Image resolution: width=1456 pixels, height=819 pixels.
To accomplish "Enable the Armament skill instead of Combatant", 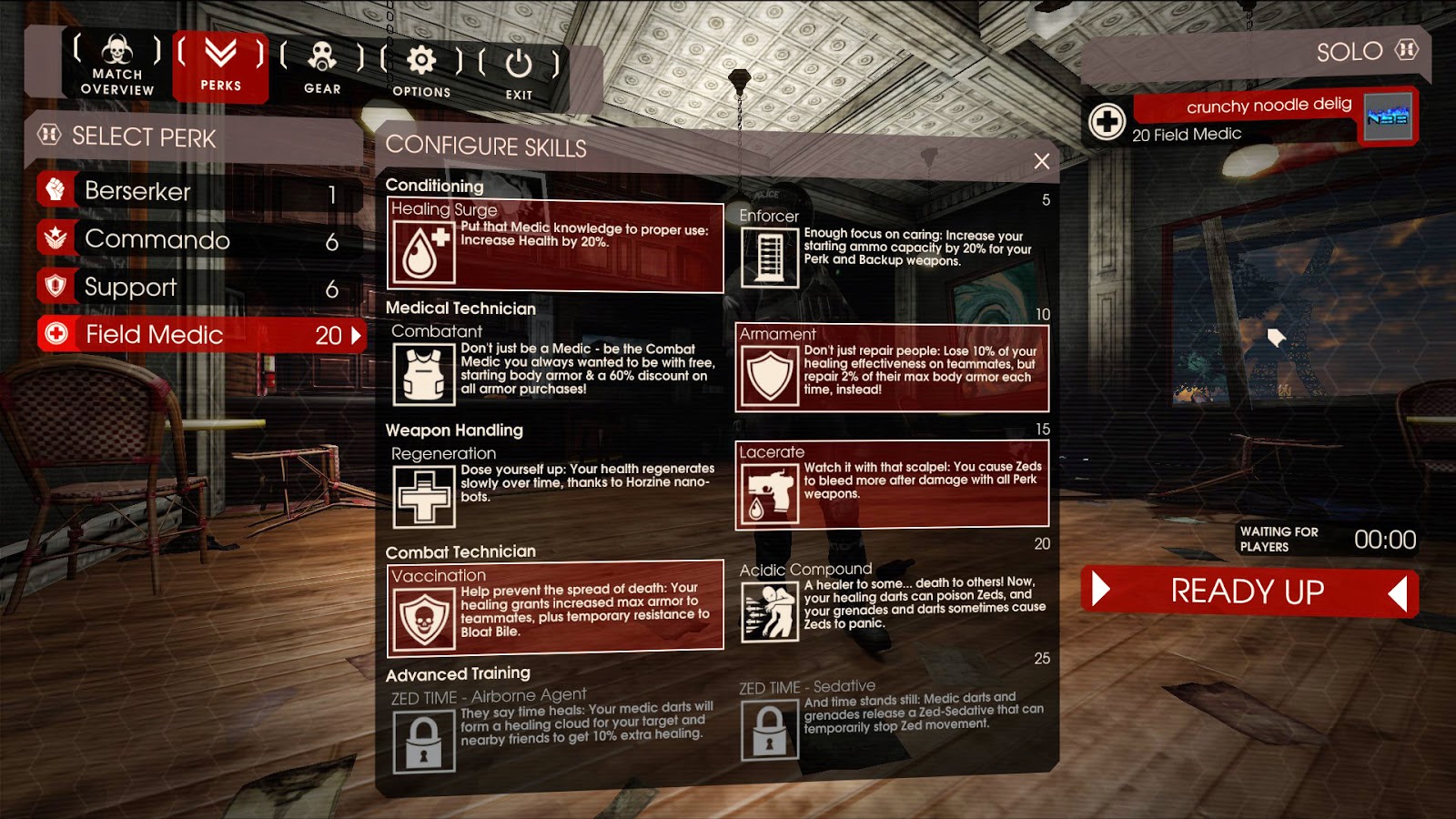I will click(890, 373).
